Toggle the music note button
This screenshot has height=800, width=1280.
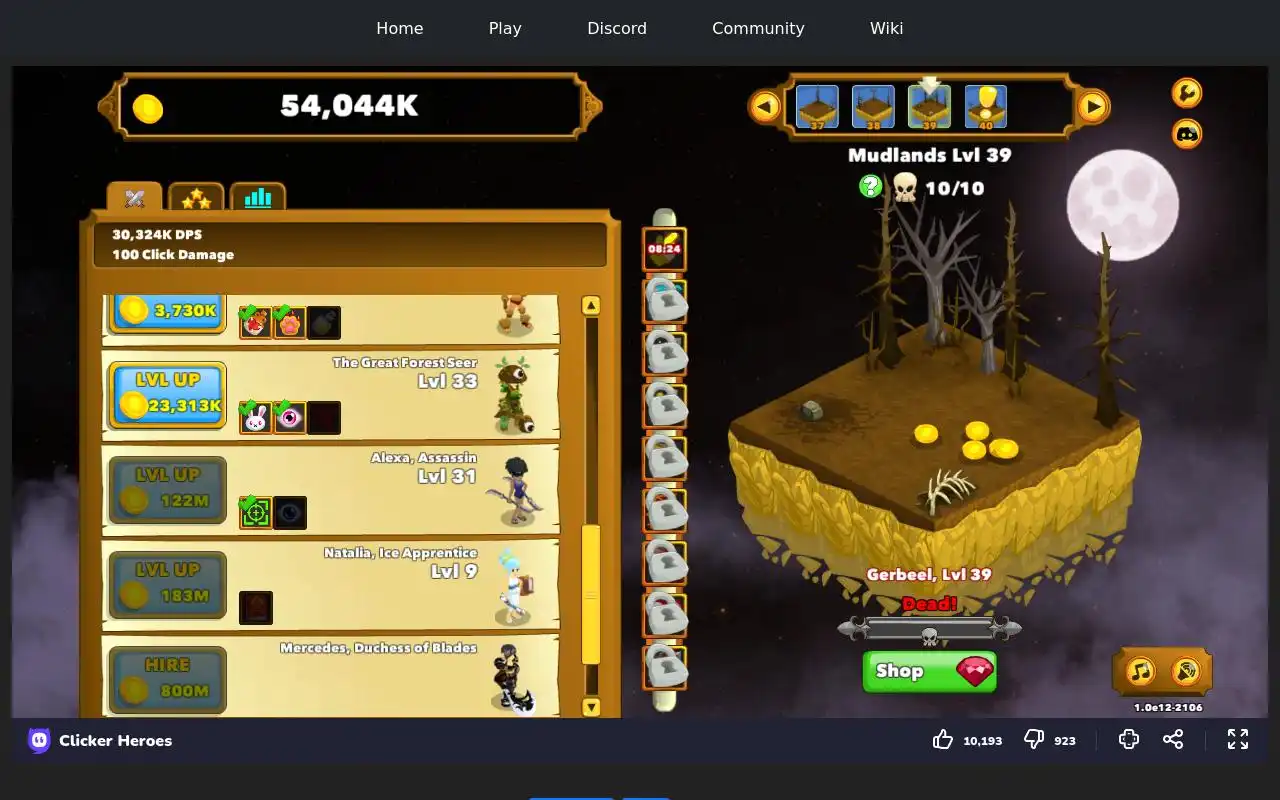pos(1141,671)
